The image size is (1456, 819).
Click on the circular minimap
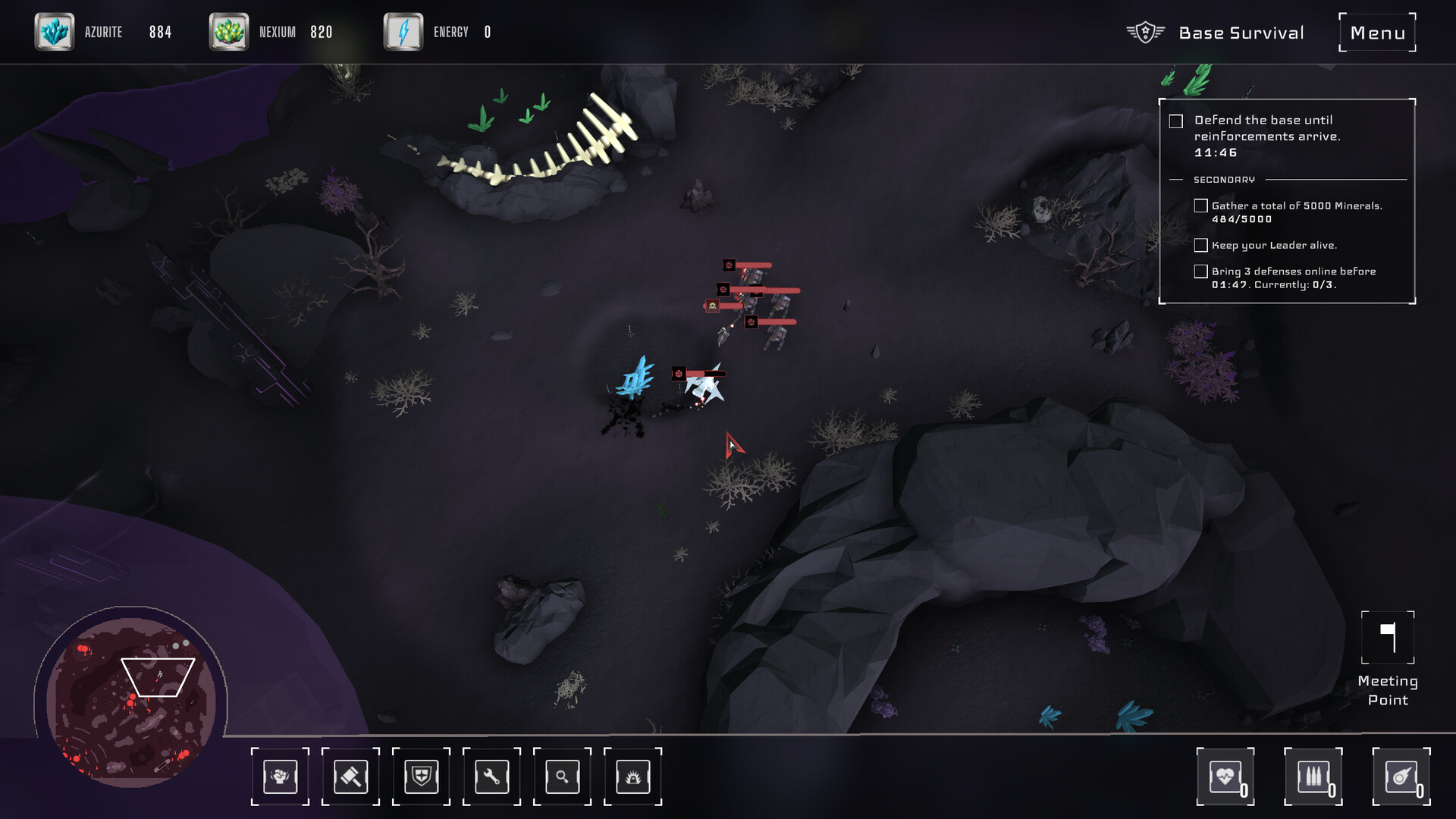pyautogui.click(x=131, y=701)
